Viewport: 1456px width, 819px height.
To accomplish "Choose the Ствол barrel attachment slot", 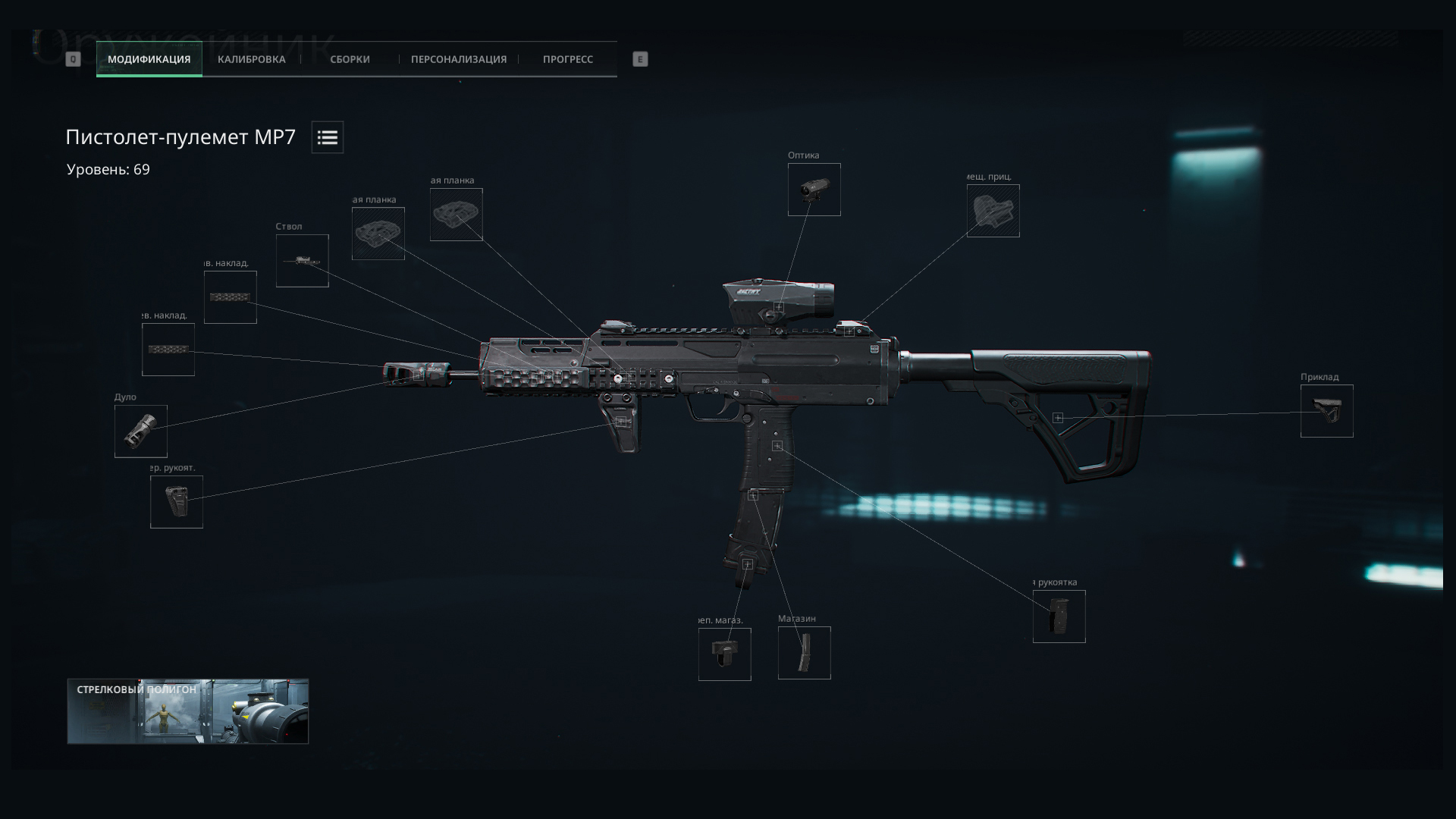I will tap(302, 261).
